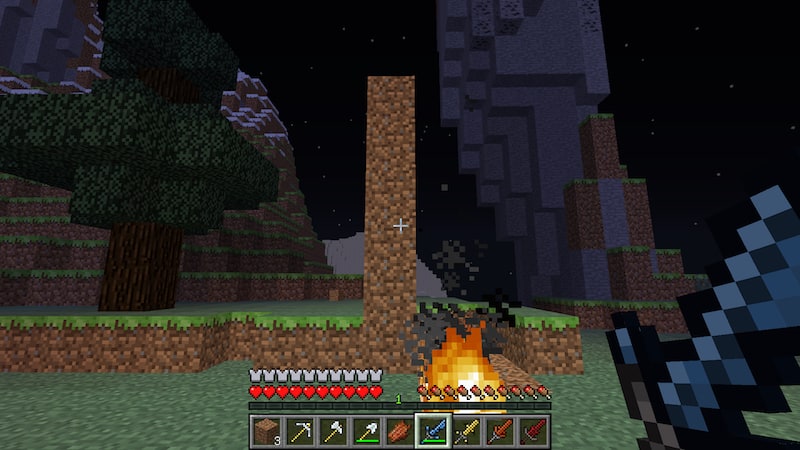Equip the golden sword from the hotbar

coord(466,431)
